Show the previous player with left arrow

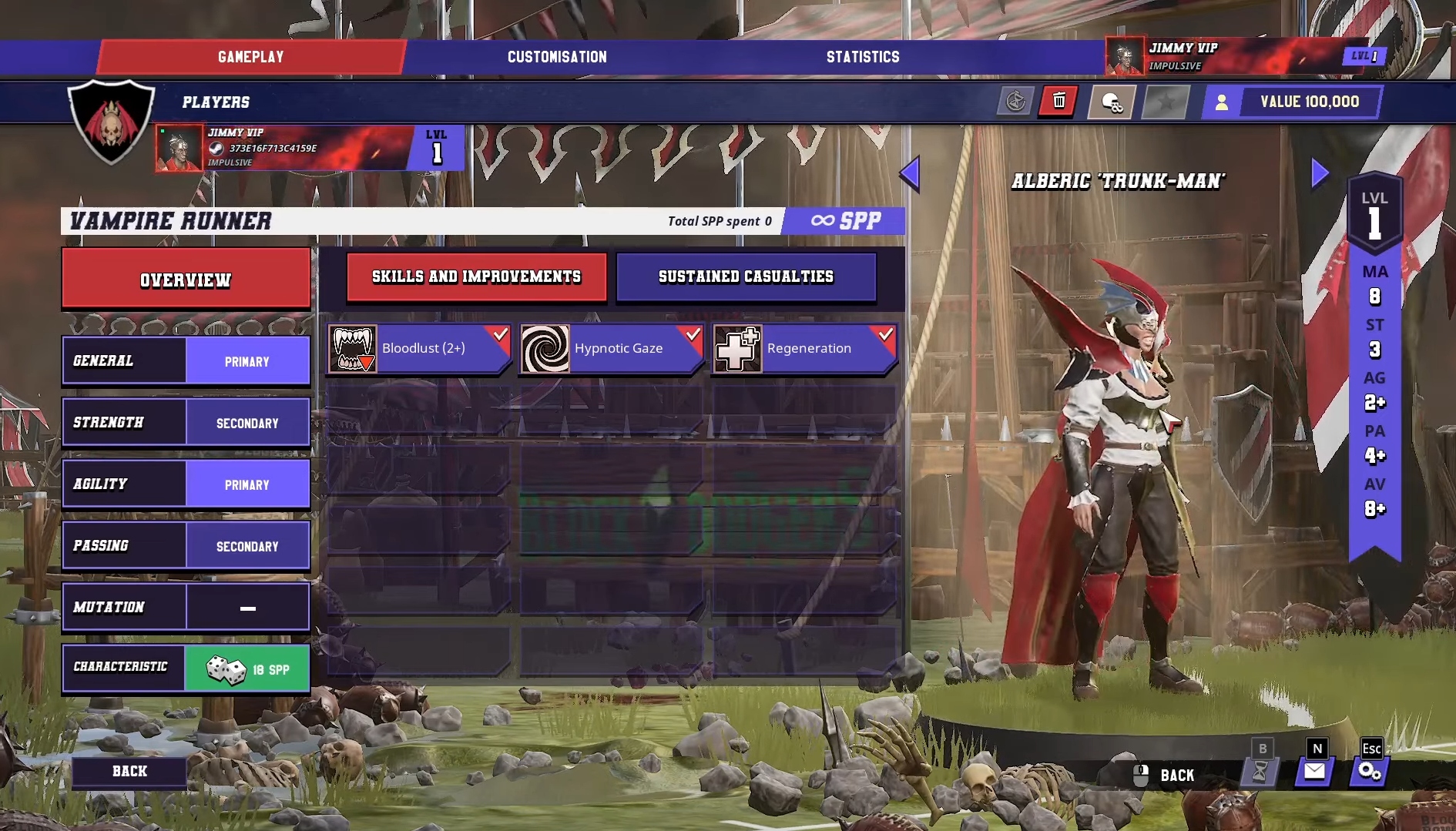click(910, 174)
